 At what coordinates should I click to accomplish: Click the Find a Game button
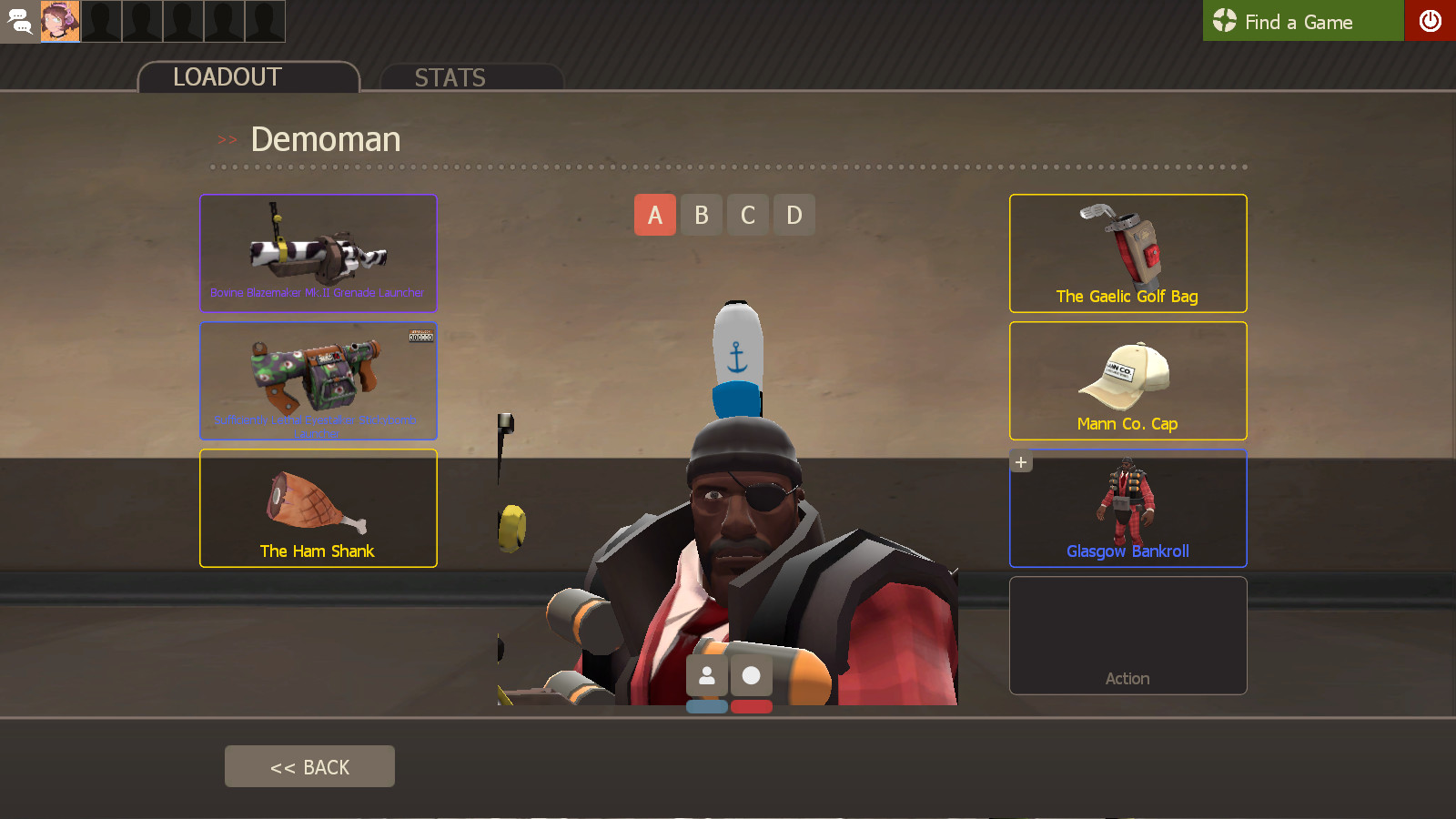[x=1303, y=21]
